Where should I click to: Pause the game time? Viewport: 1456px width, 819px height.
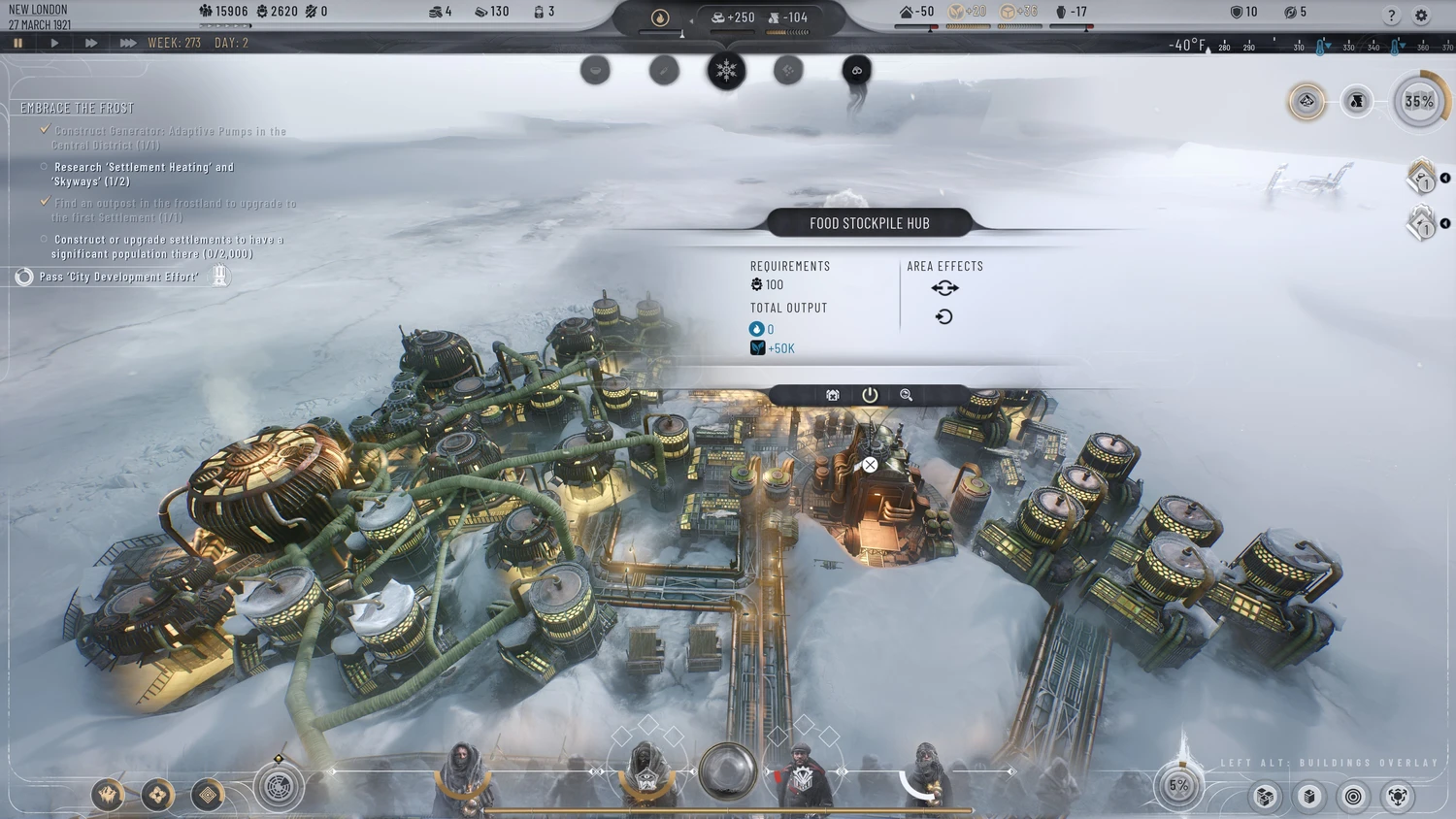tap(17, 43)
